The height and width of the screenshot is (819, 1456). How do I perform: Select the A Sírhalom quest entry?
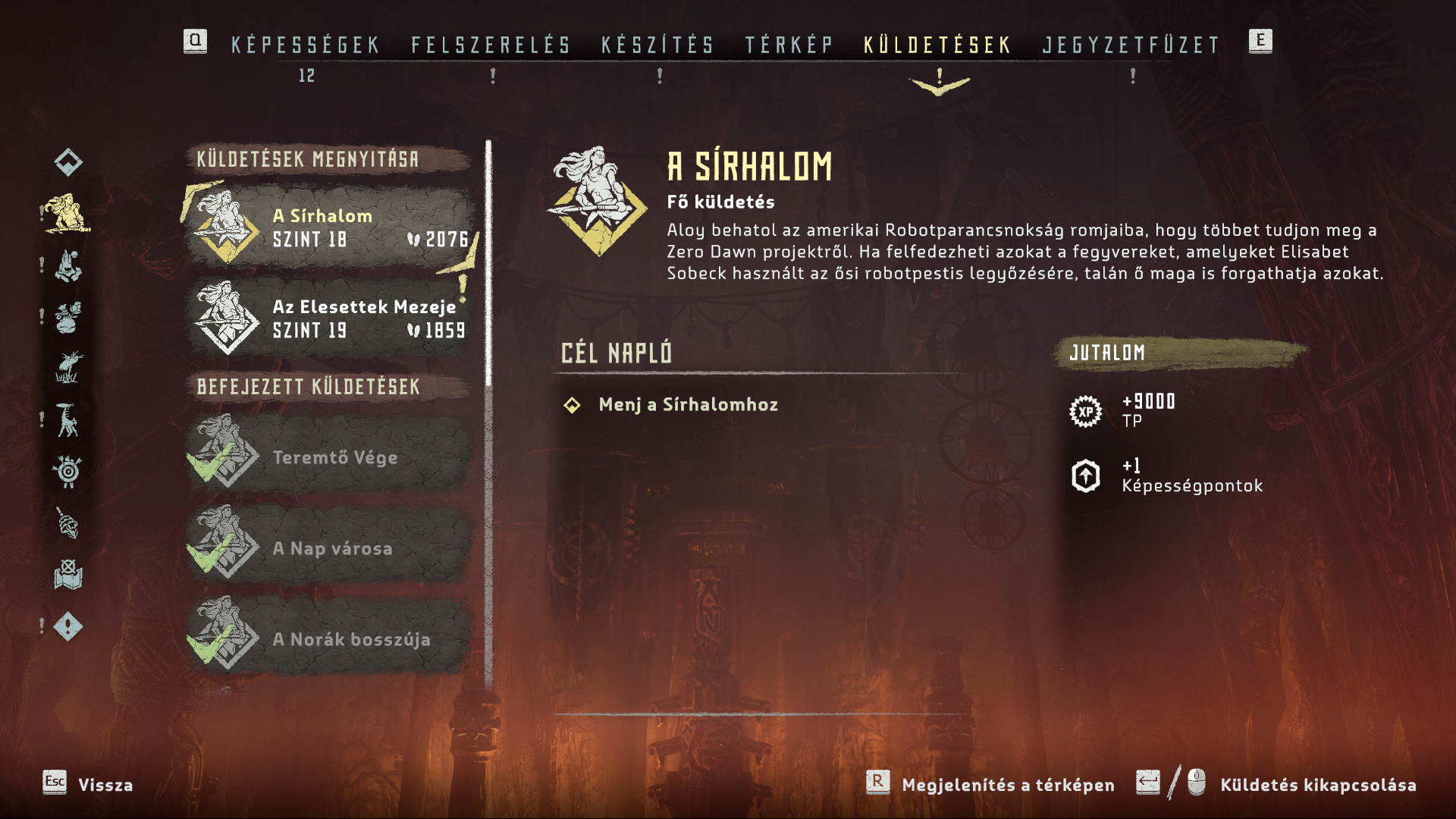tap(331, 227)
